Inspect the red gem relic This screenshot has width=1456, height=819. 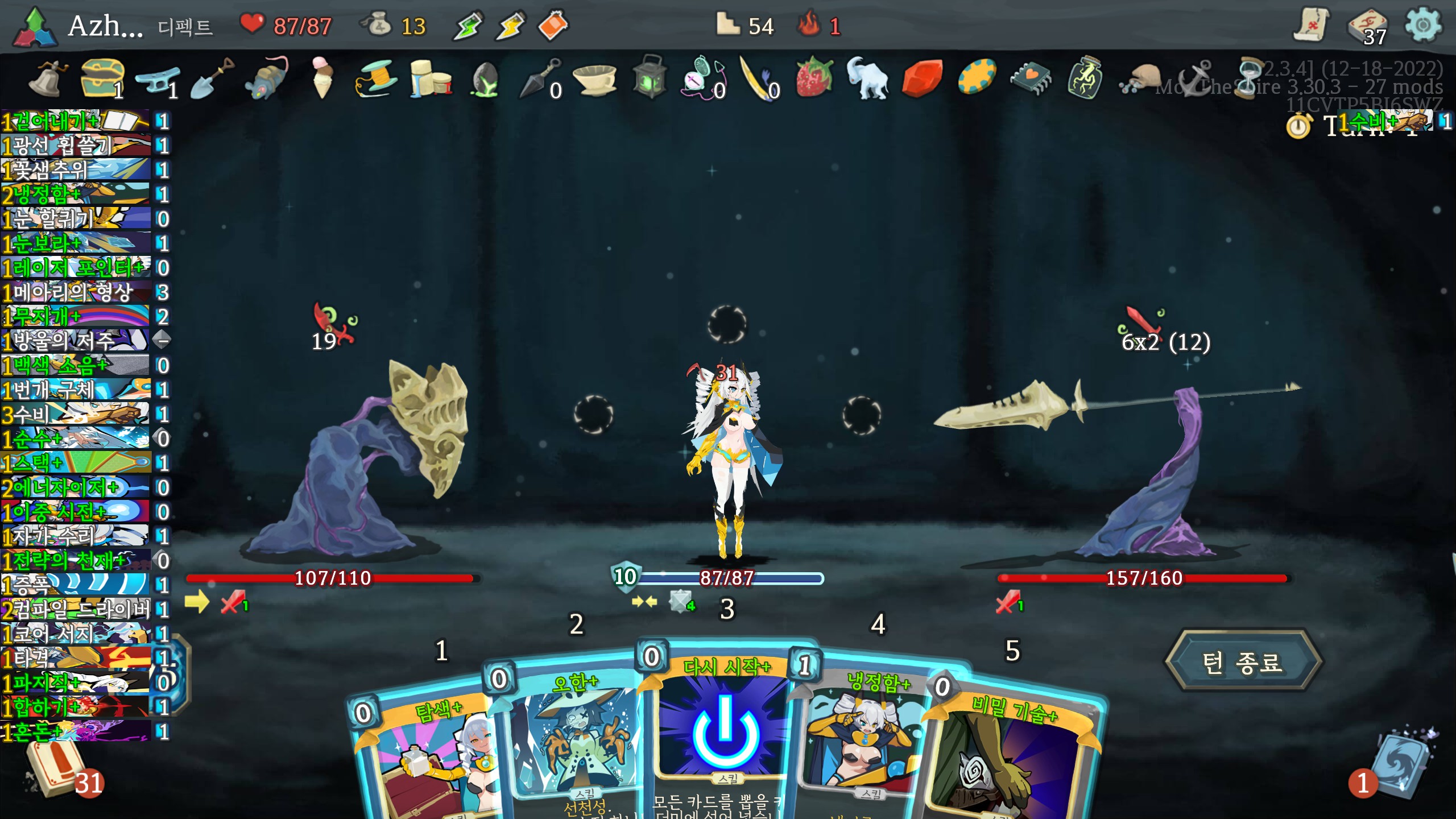[921, 78]
